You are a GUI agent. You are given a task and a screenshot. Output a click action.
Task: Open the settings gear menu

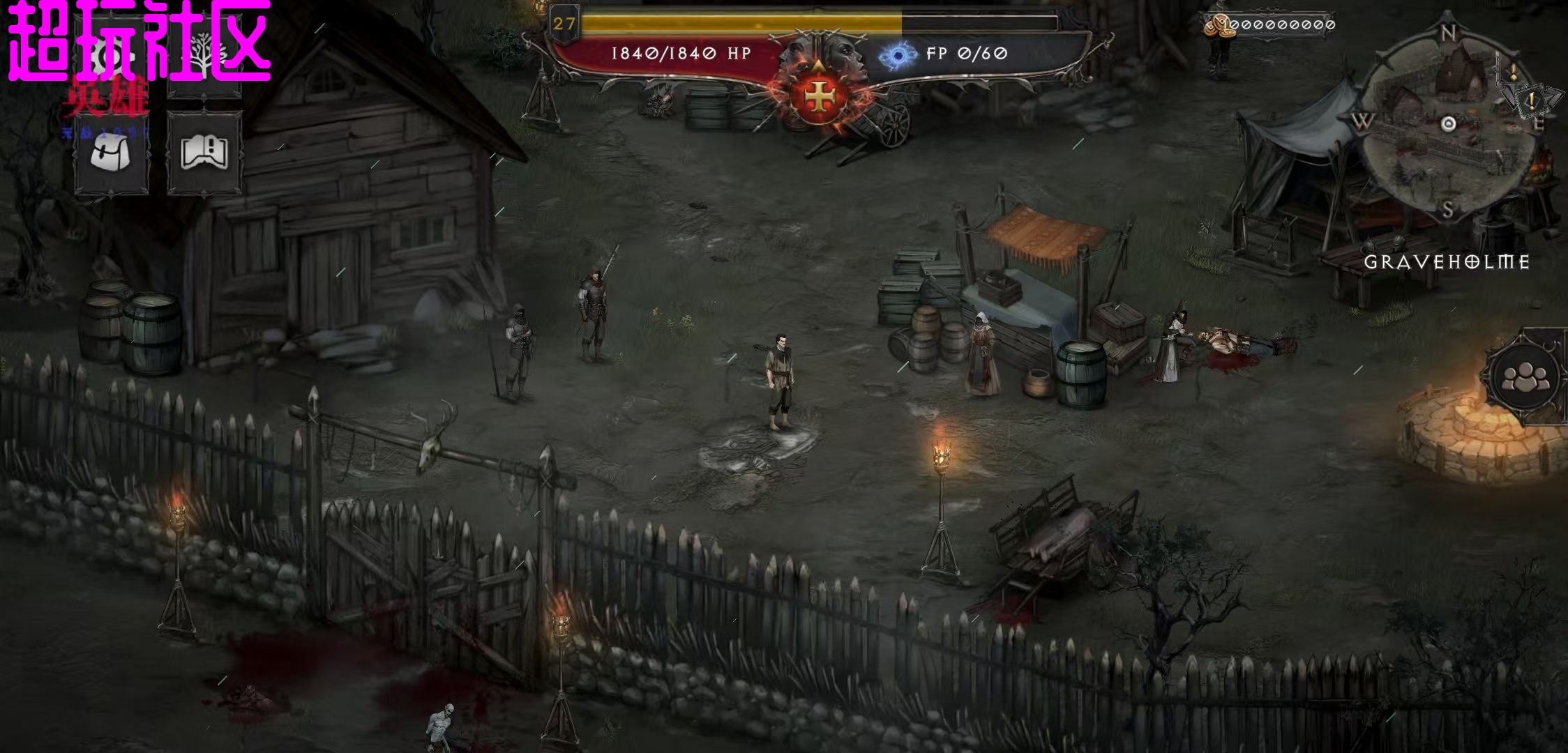pyautogui.click(x=112, y=57)
